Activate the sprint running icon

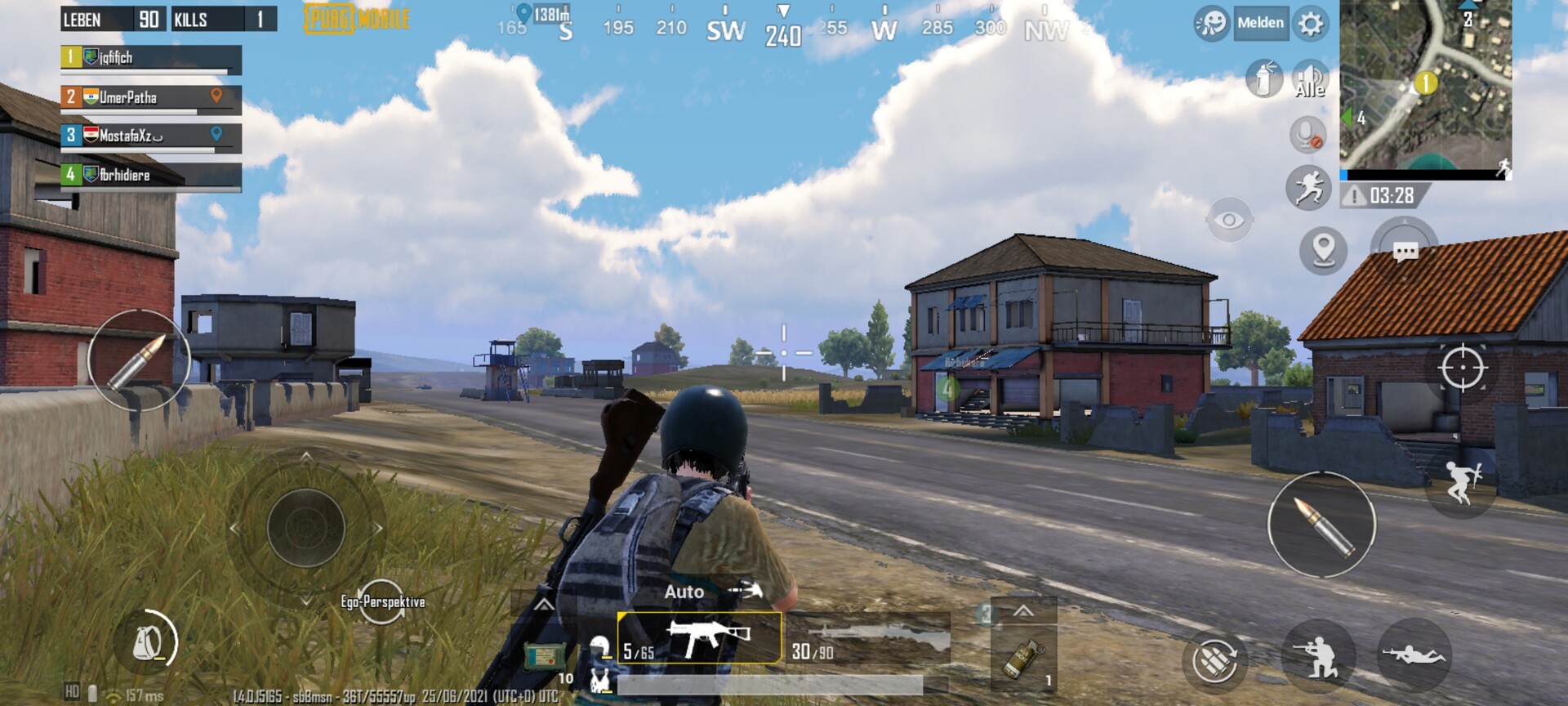(1308, 187)
